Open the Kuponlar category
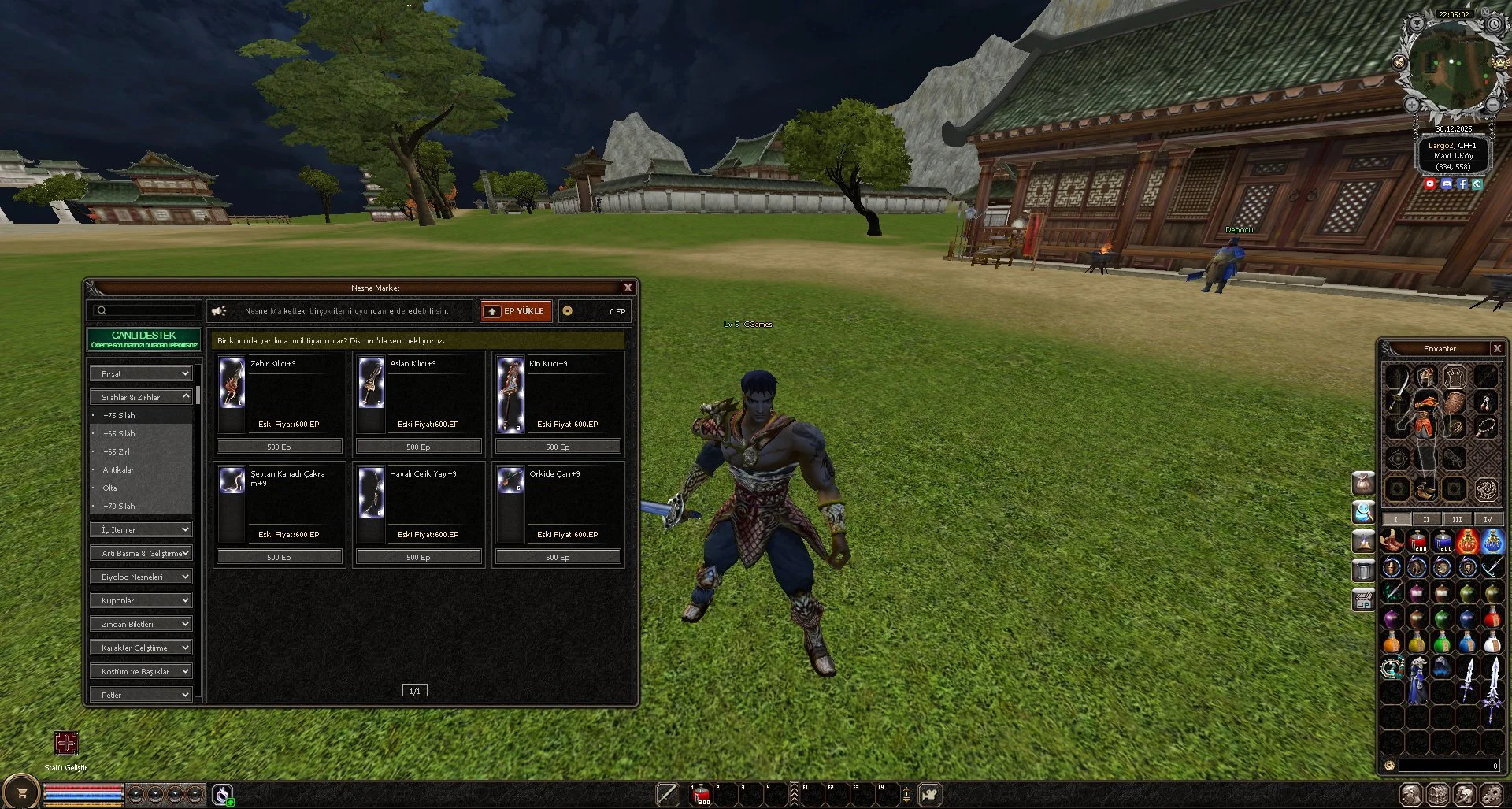The height and width of the screenshot is (809, 1512). coord(142,601)
